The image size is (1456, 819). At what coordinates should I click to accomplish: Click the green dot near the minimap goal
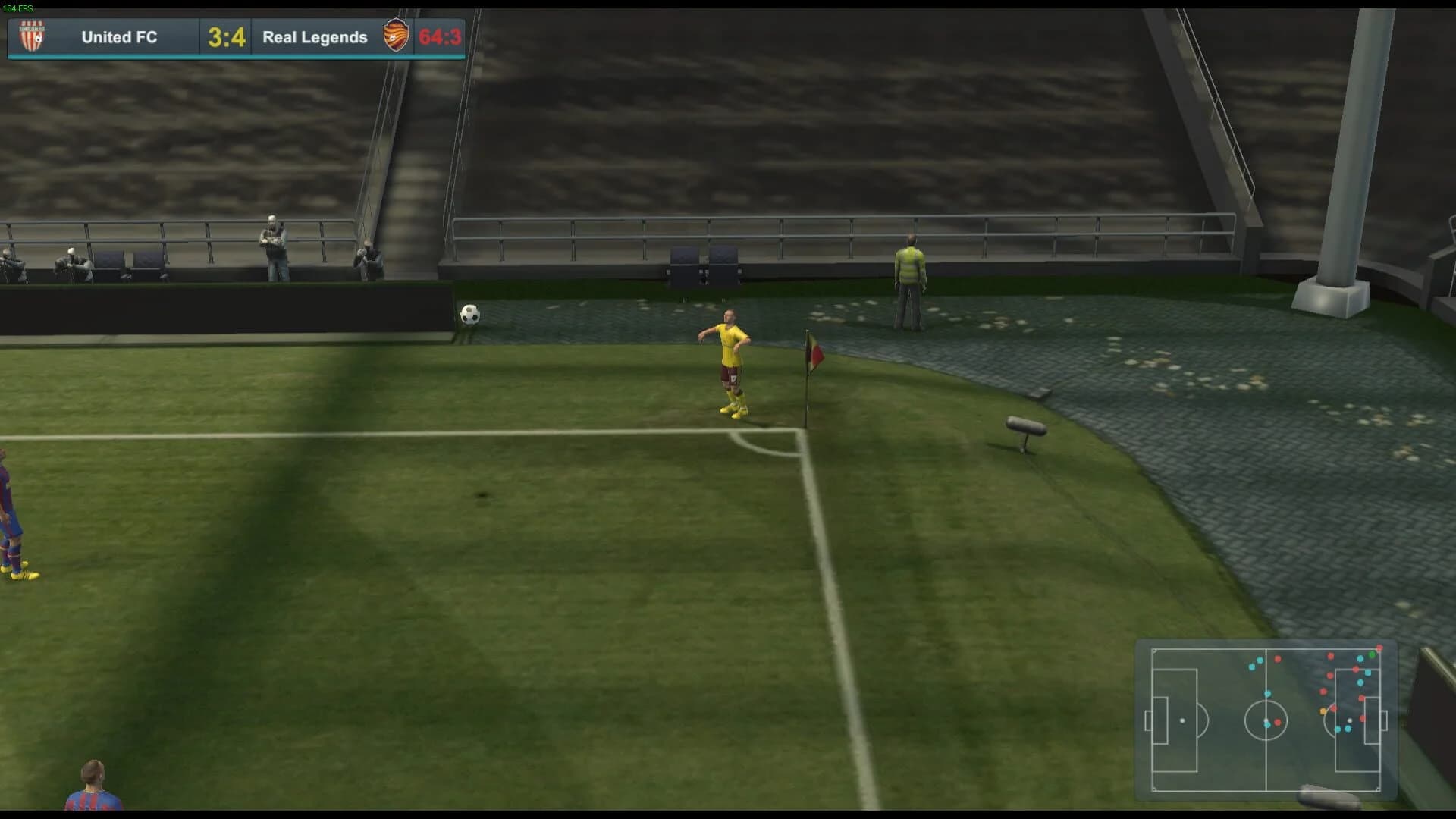(1373, 654)
